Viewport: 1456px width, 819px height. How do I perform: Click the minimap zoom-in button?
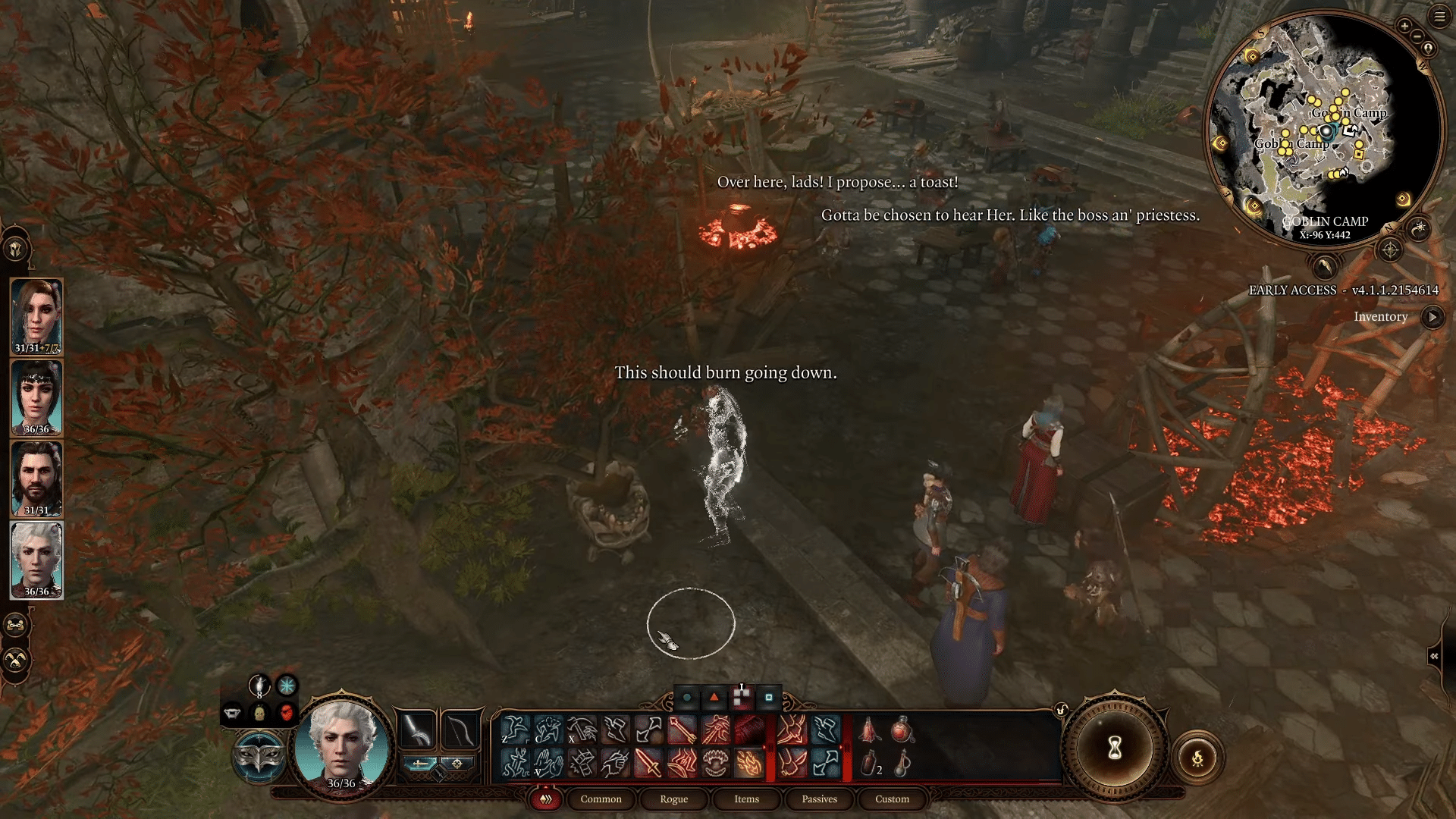(x=1404, y=27)
